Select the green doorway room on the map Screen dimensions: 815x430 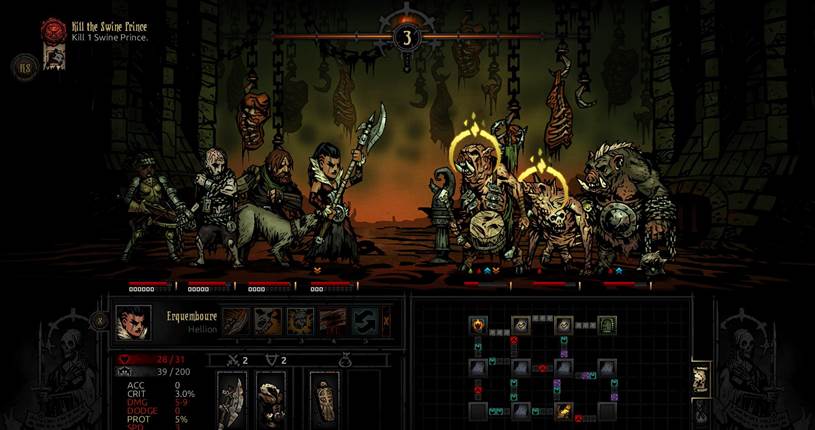pos(606,325)
